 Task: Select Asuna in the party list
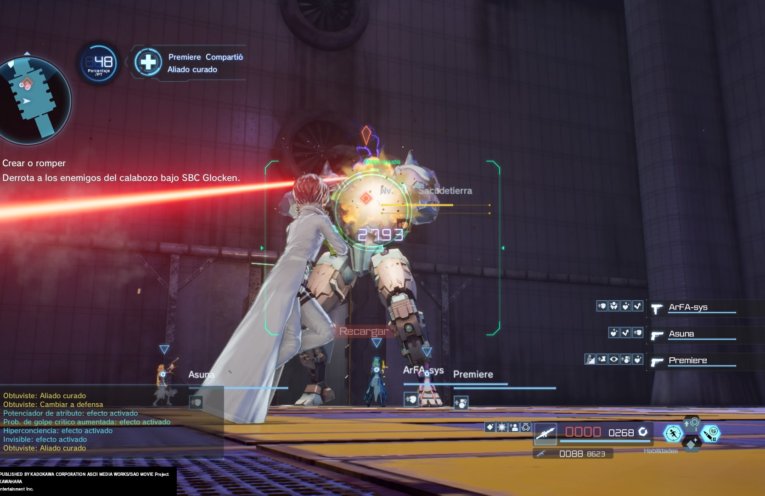click(682, 334)
